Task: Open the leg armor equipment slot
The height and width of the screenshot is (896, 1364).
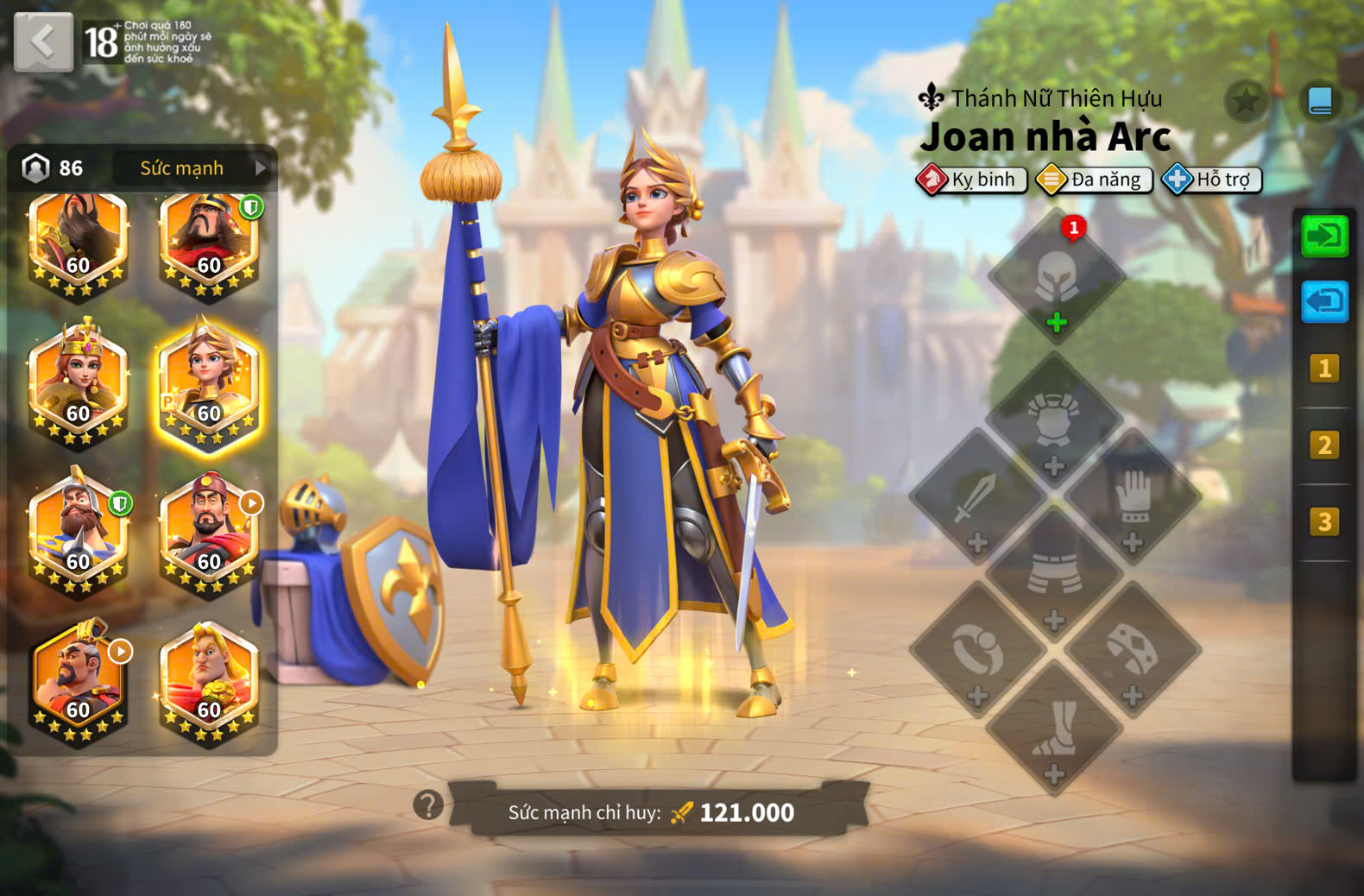Action: [x=1053, y=575]
